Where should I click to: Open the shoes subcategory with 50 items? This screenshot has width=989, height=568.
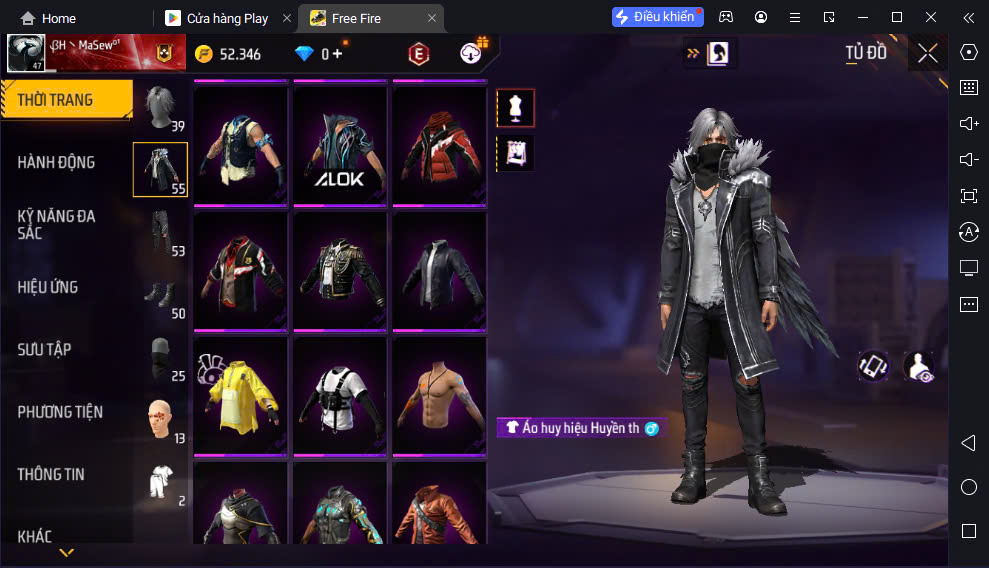[x=161, y=295]
